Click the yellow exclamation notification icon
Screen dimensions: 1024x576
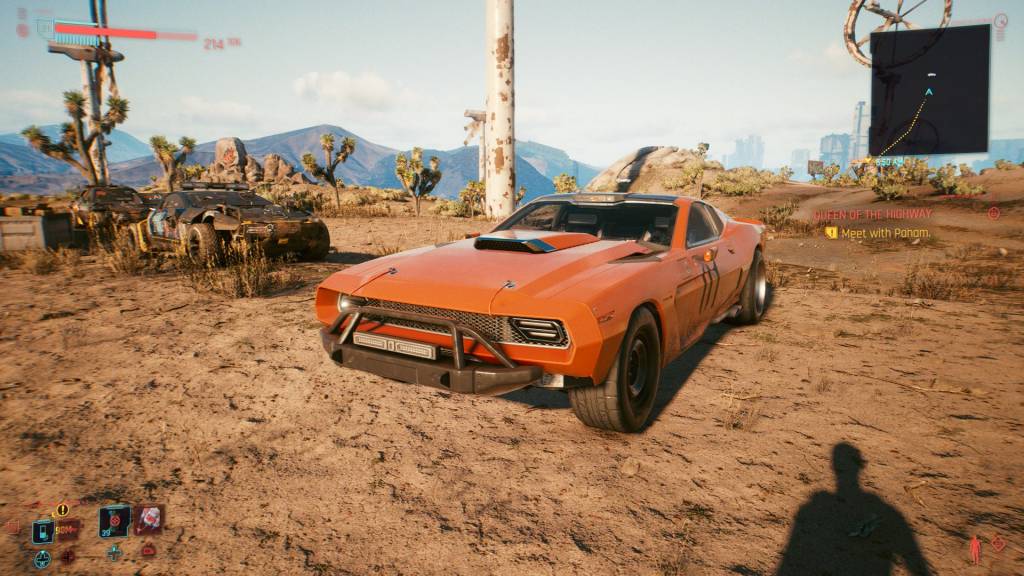point(62,510)
